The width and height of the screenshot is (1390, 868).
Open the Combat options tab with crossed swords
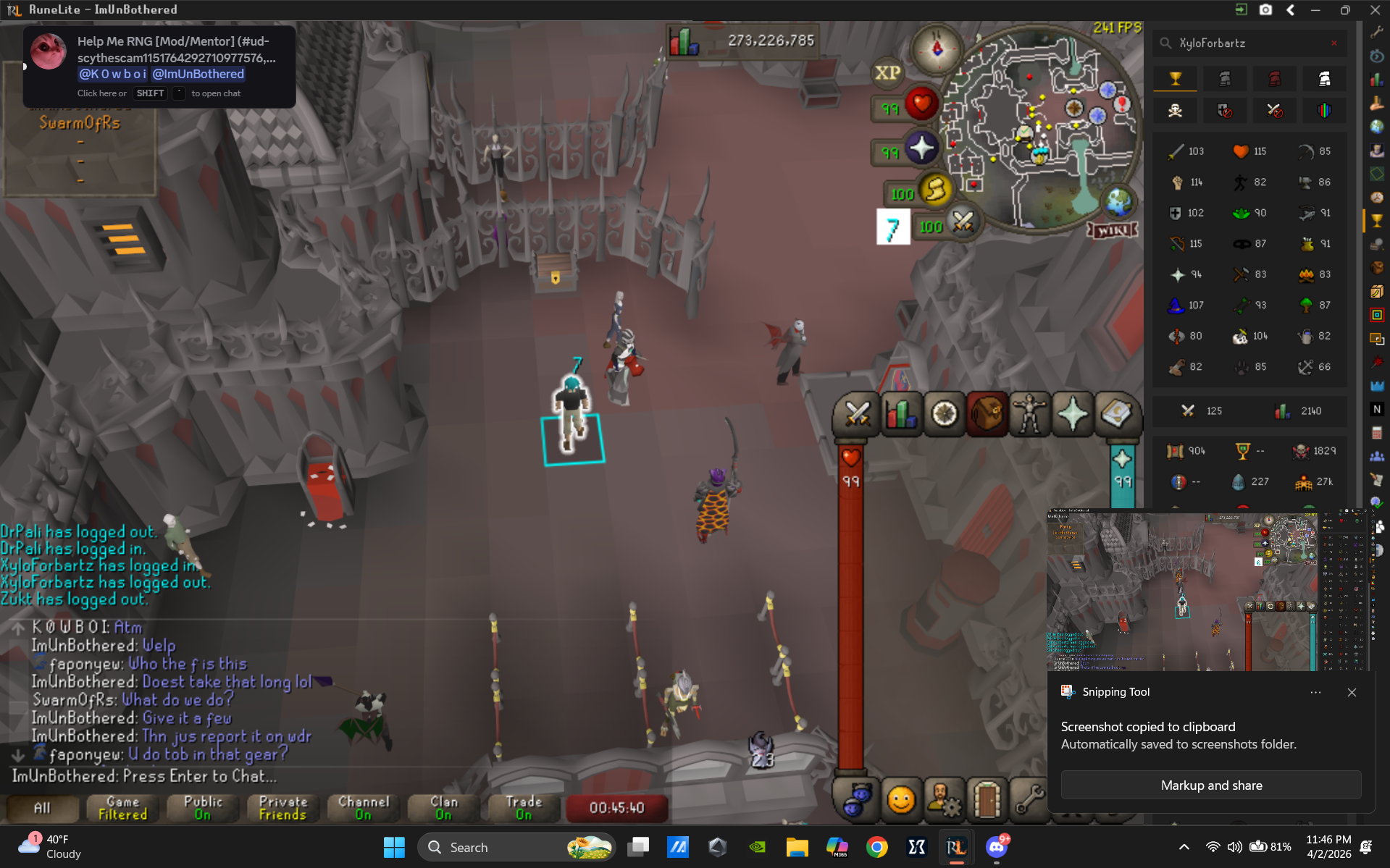click(x=856, y=414)
